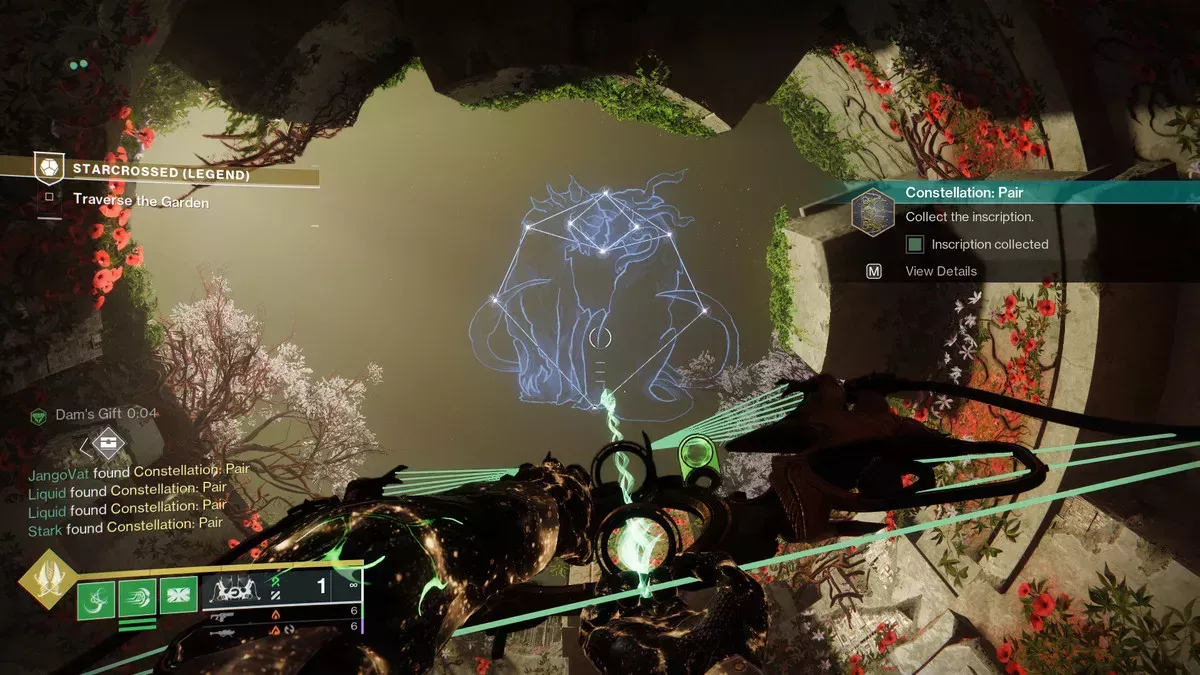This screenshot has height=675, width=1200.
Task: Activate the grenade ability icon
Action: [x=95, y=597]
